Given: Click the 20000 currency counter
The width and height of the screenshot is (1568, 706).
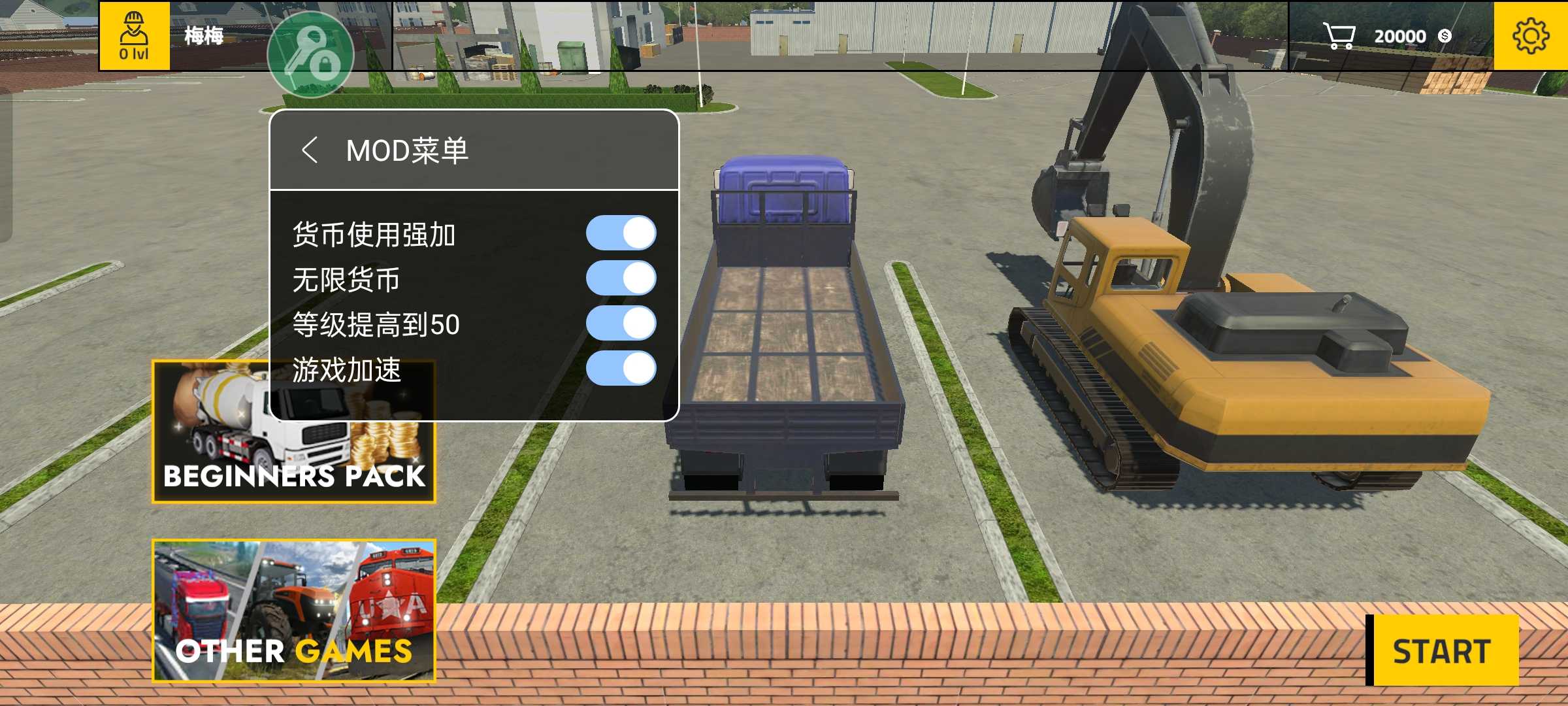Looking at the screenshot, I should pyautogui.click(x=1401, y=36).
